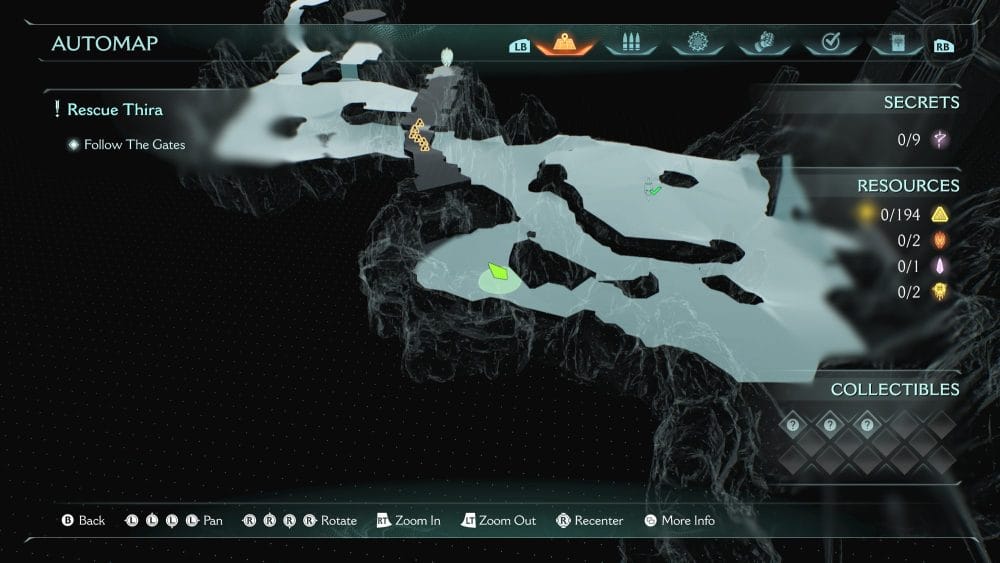Select the Rescue Thira mission objective

(114, 109)
